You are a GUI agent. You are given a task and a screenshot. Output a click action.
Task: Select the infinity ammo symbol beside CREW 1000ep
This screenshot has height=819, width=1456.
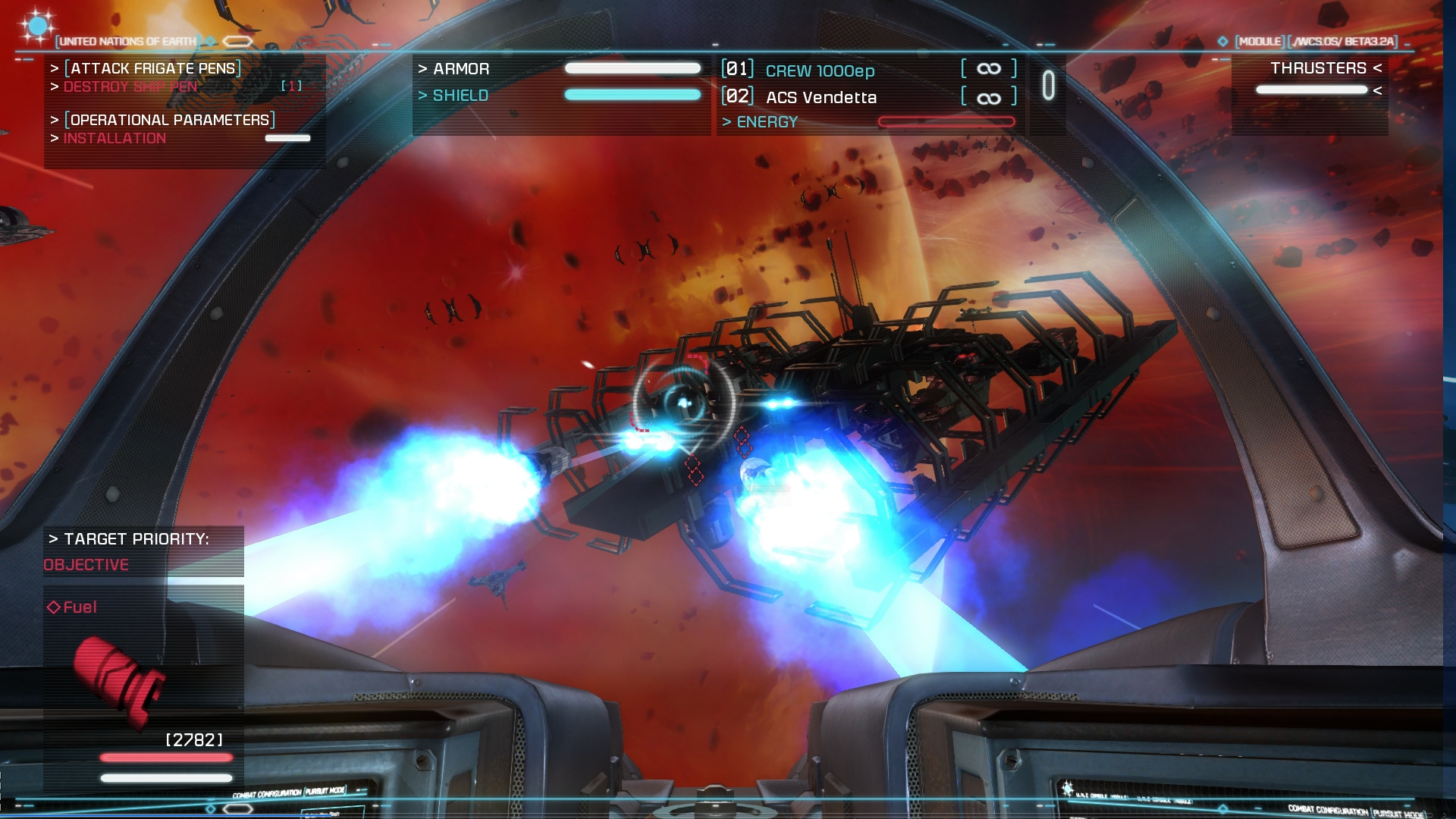[988, 68]
